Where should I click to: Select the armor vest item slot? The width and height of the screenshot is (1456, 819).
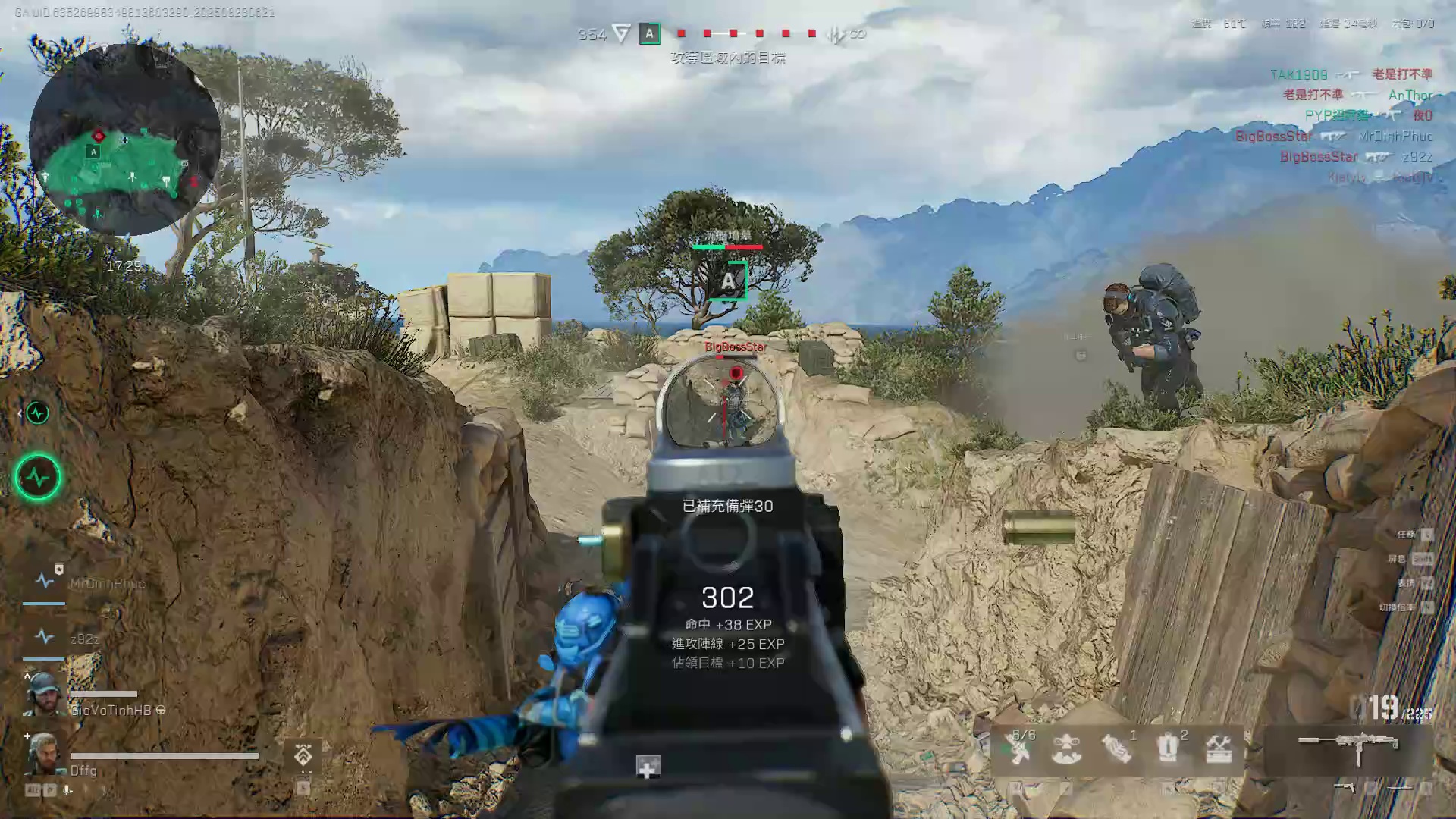tap(1168, 749)
